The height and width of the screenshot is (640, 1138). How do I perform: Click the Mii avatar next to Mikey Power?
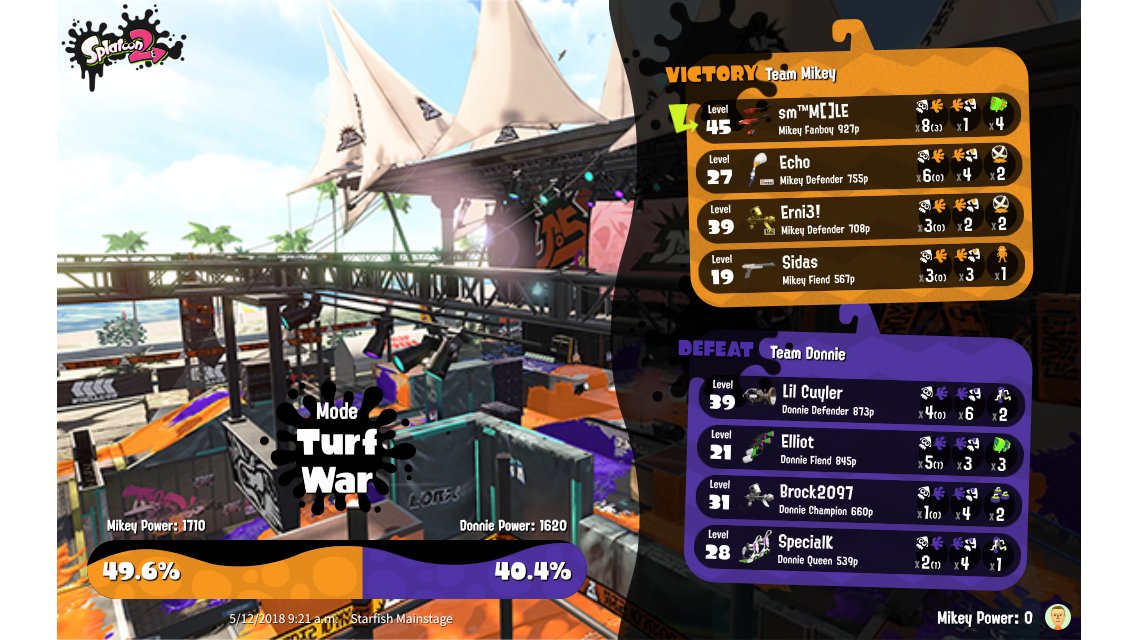tap(1054, 617)
